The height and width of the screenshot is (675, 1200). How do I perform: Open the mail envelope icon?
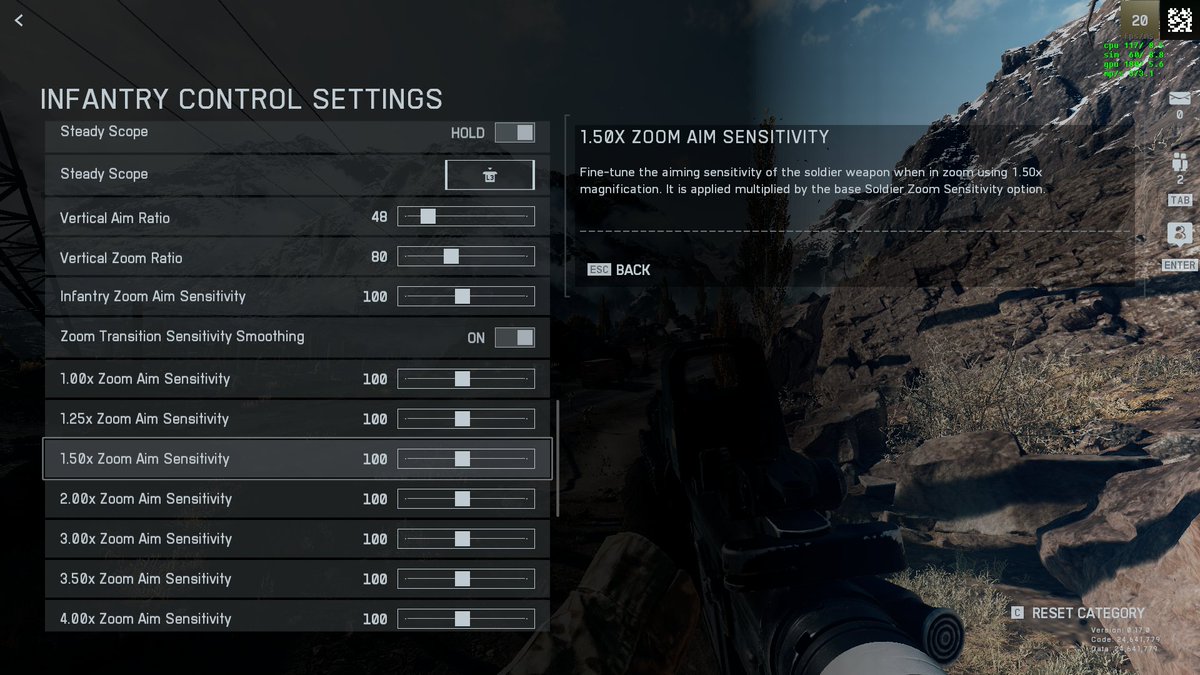coord(1180,99)
